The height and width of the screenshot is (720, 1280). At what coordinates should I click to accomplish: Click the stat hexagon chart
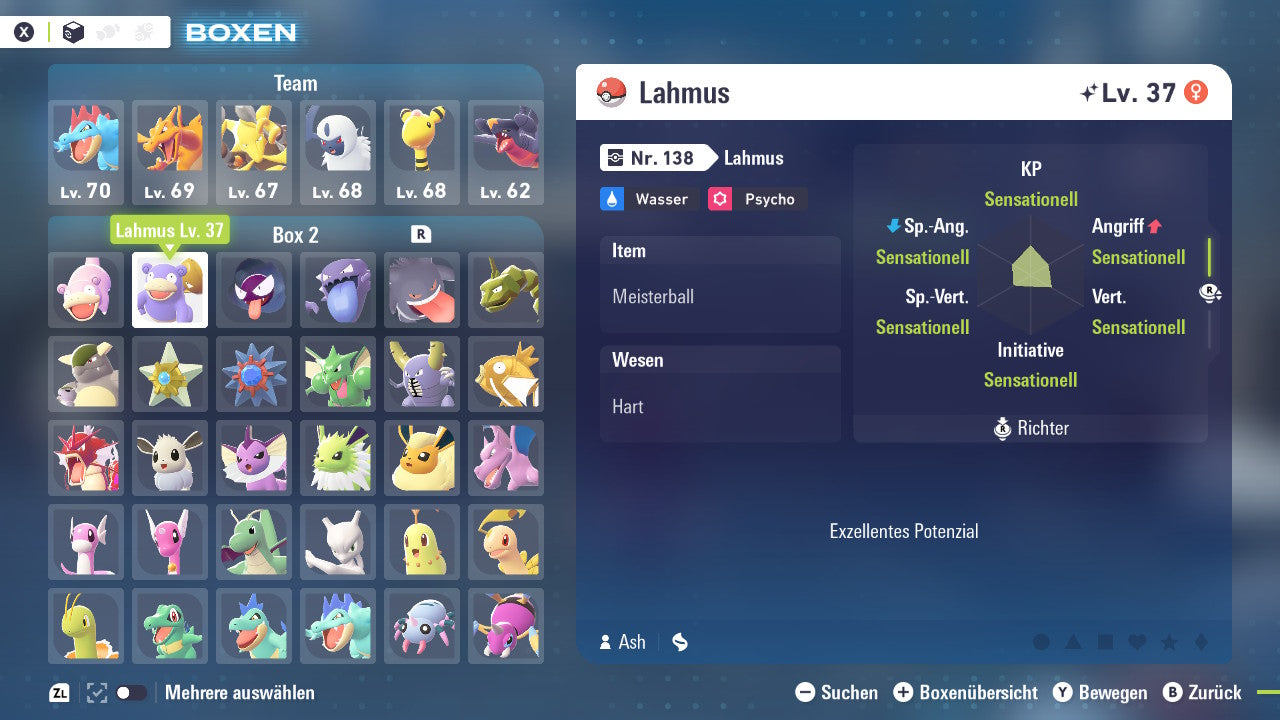pos(1030,275)
